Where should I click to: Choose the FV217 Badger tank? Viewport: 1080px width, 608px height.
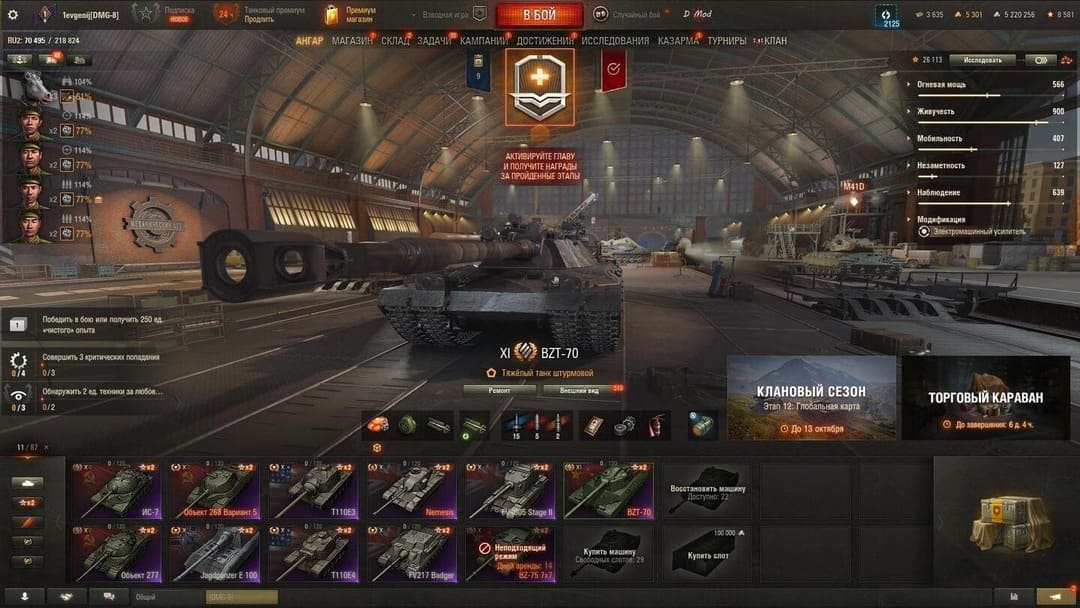pos(410,553)
